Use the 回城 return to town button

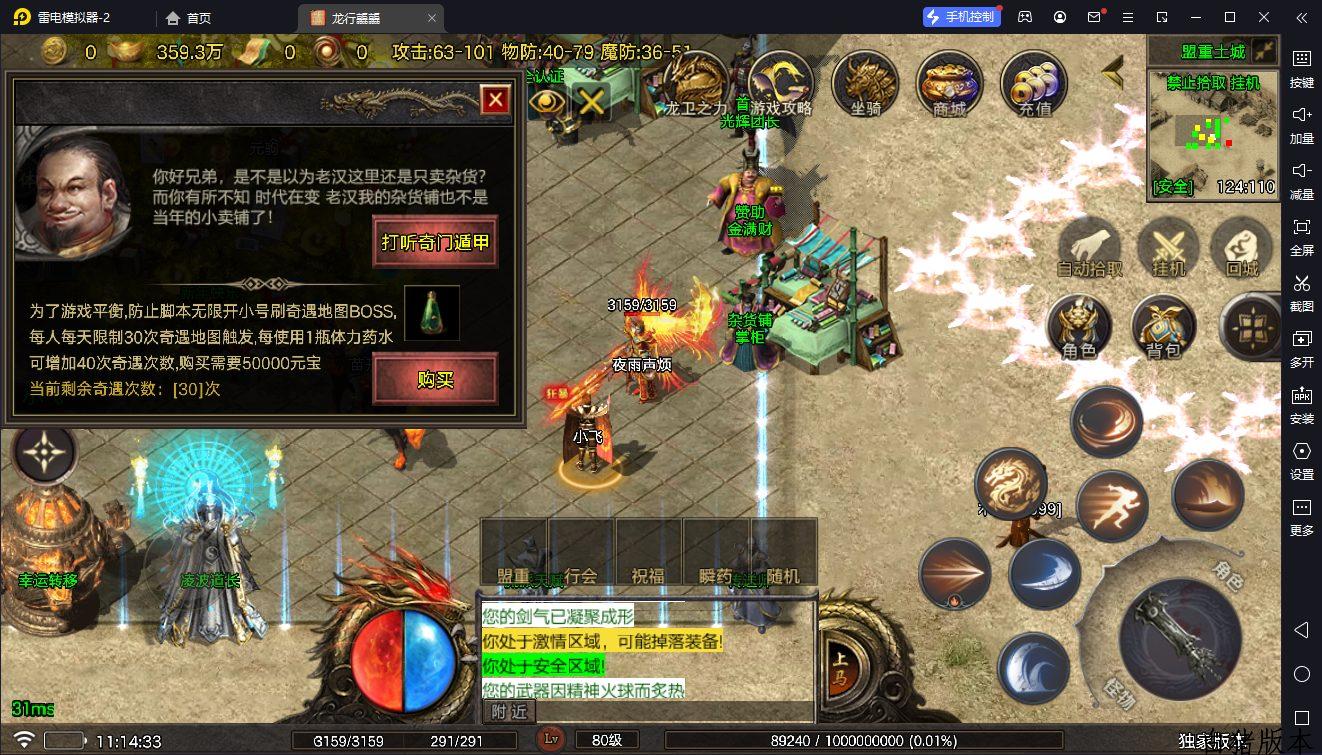pyautogui.click(x=1241, y=248)
